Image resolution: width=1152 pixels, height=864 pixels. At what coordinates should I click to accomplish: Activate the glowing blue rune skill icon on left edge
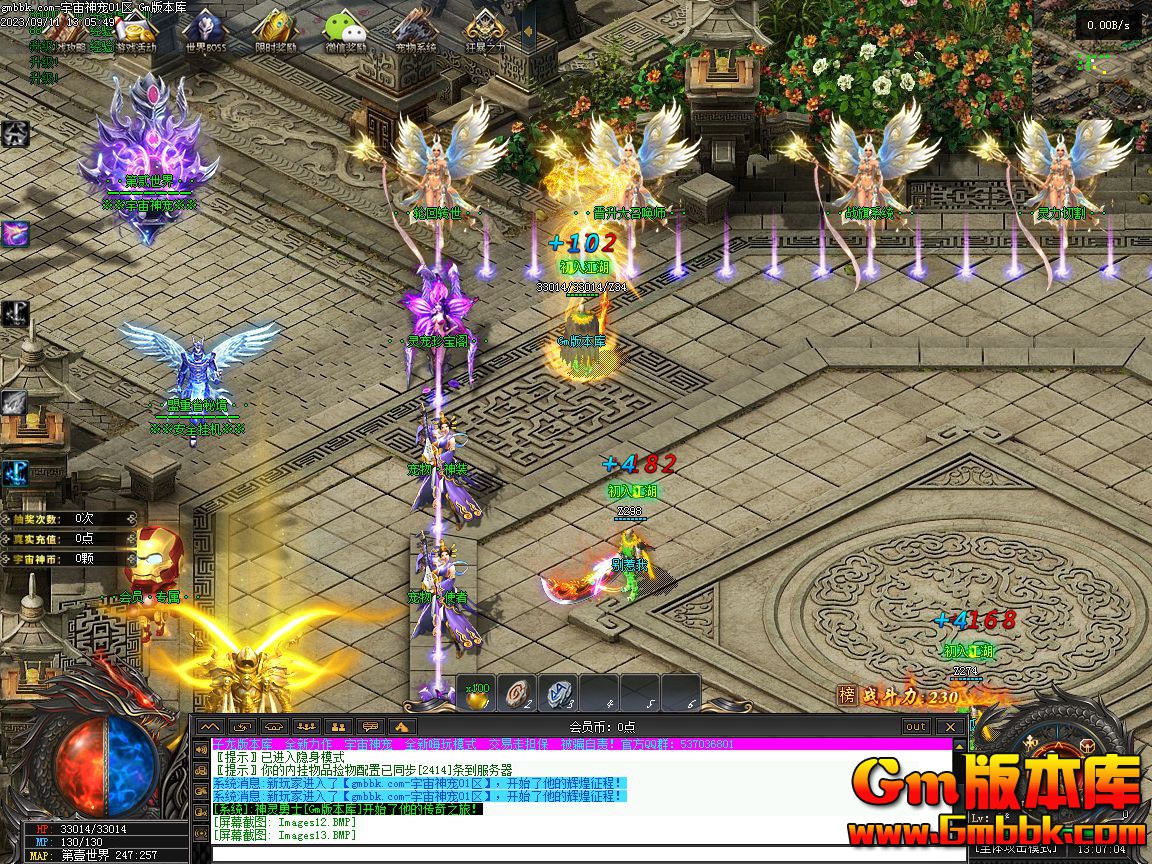[x=14, y=473]
